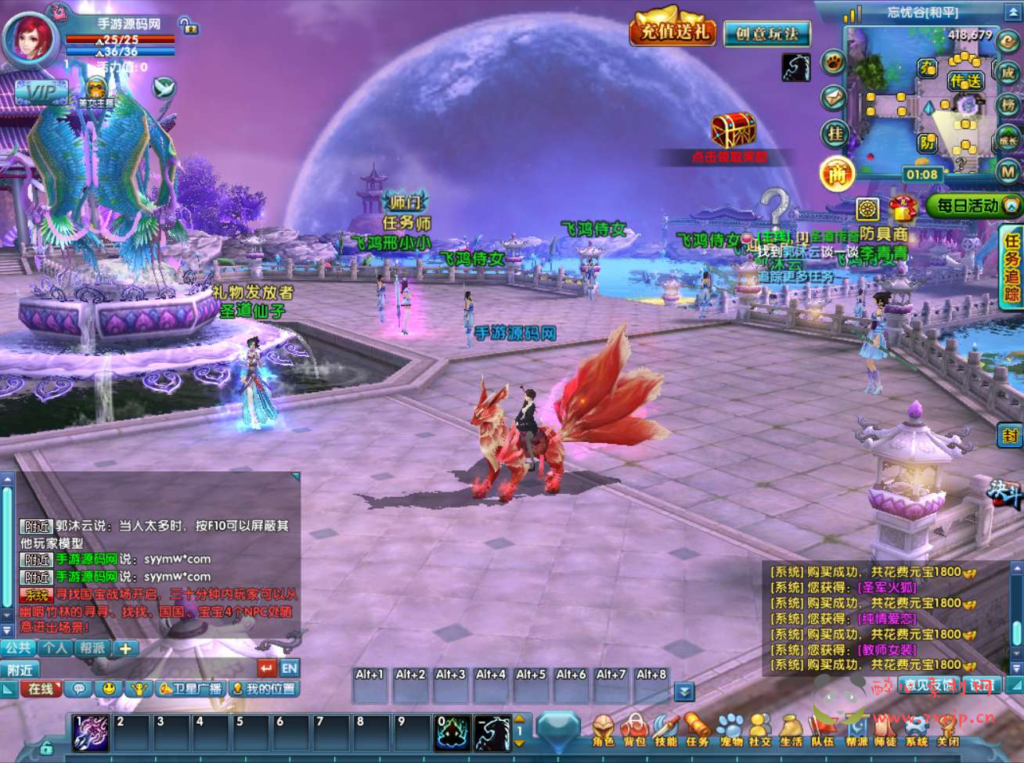1024x763 pixels.
Task: Open the 创意玩法 creative gameplay button
Action: coord(766,33)
